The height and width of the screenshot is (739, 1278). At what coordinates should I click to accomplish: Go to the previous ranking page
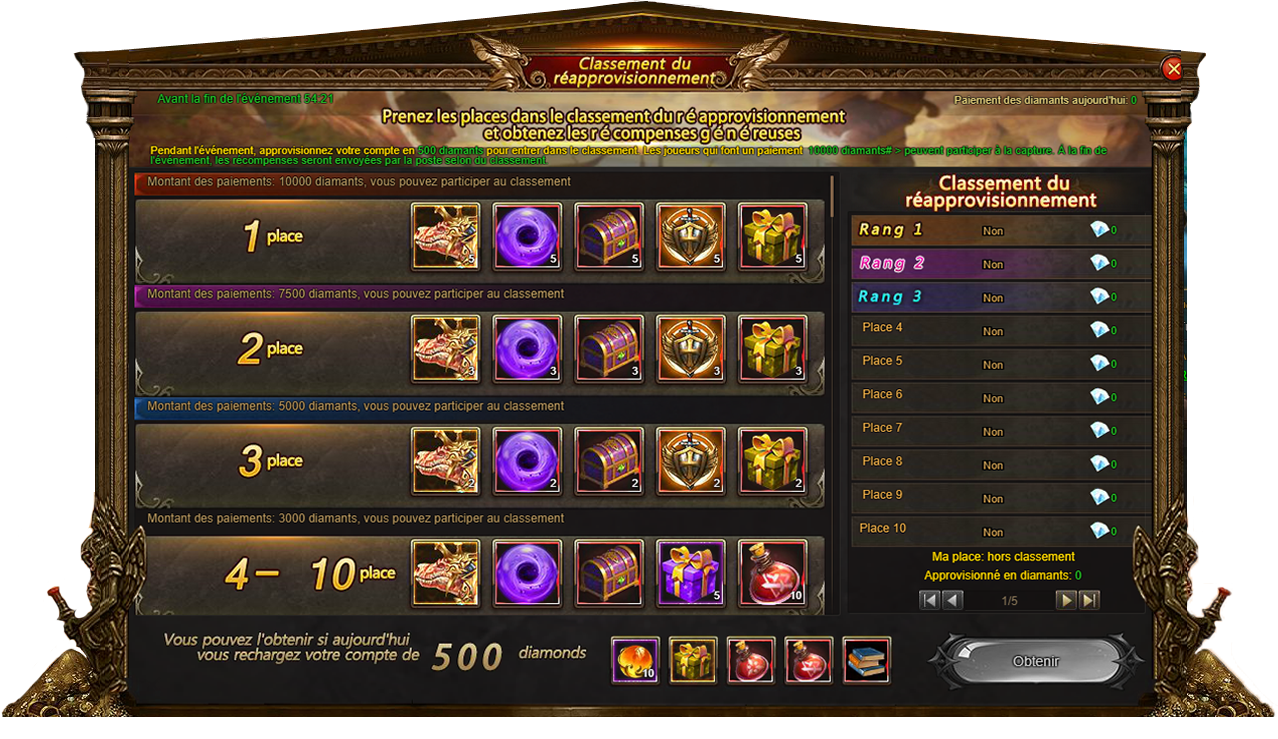pyautogui.click(x=953, y=600)
